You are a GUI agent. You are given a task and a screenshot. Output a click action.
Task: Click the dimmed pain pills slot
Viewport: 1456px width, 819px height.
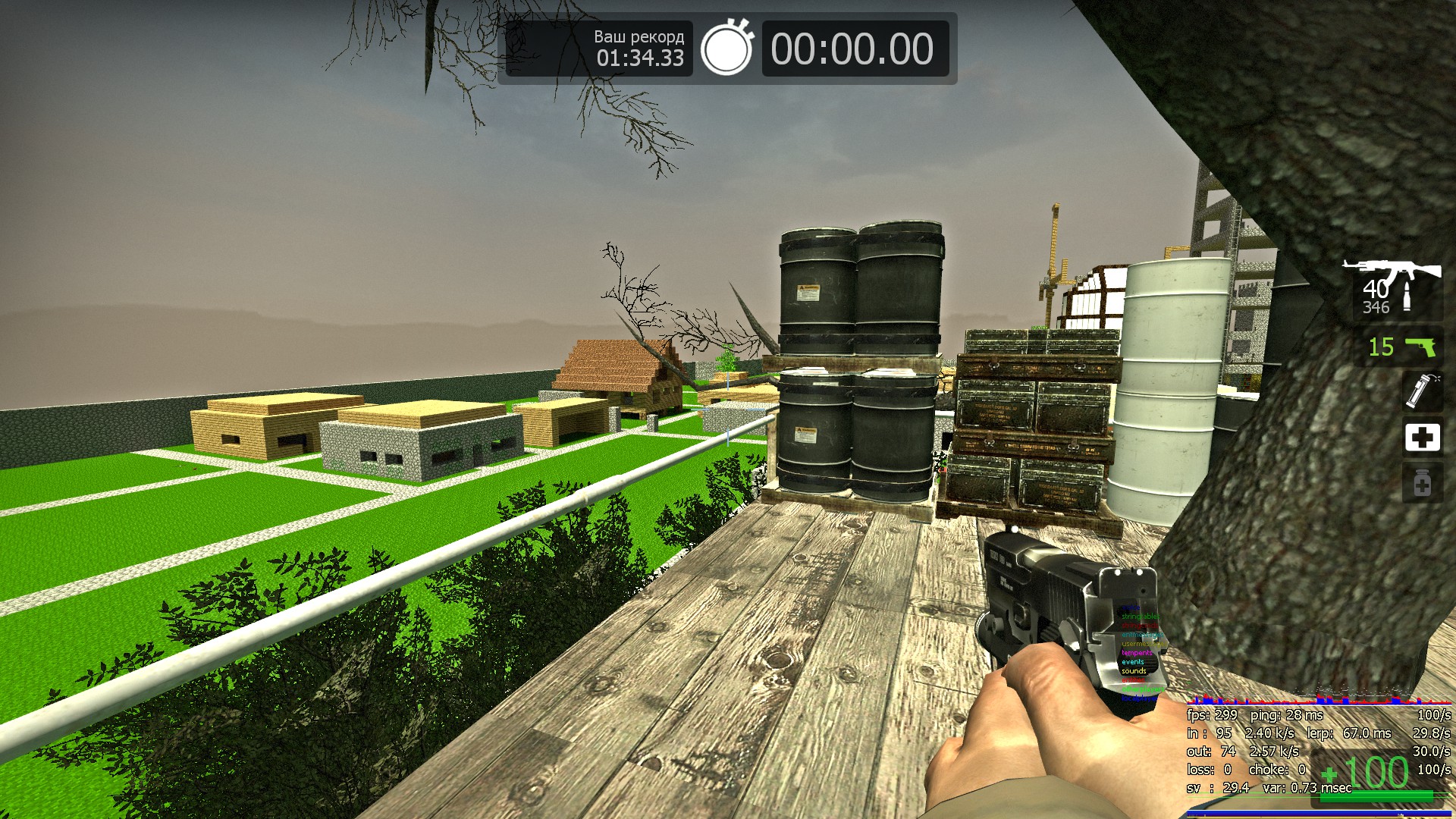click(1422, 483)
